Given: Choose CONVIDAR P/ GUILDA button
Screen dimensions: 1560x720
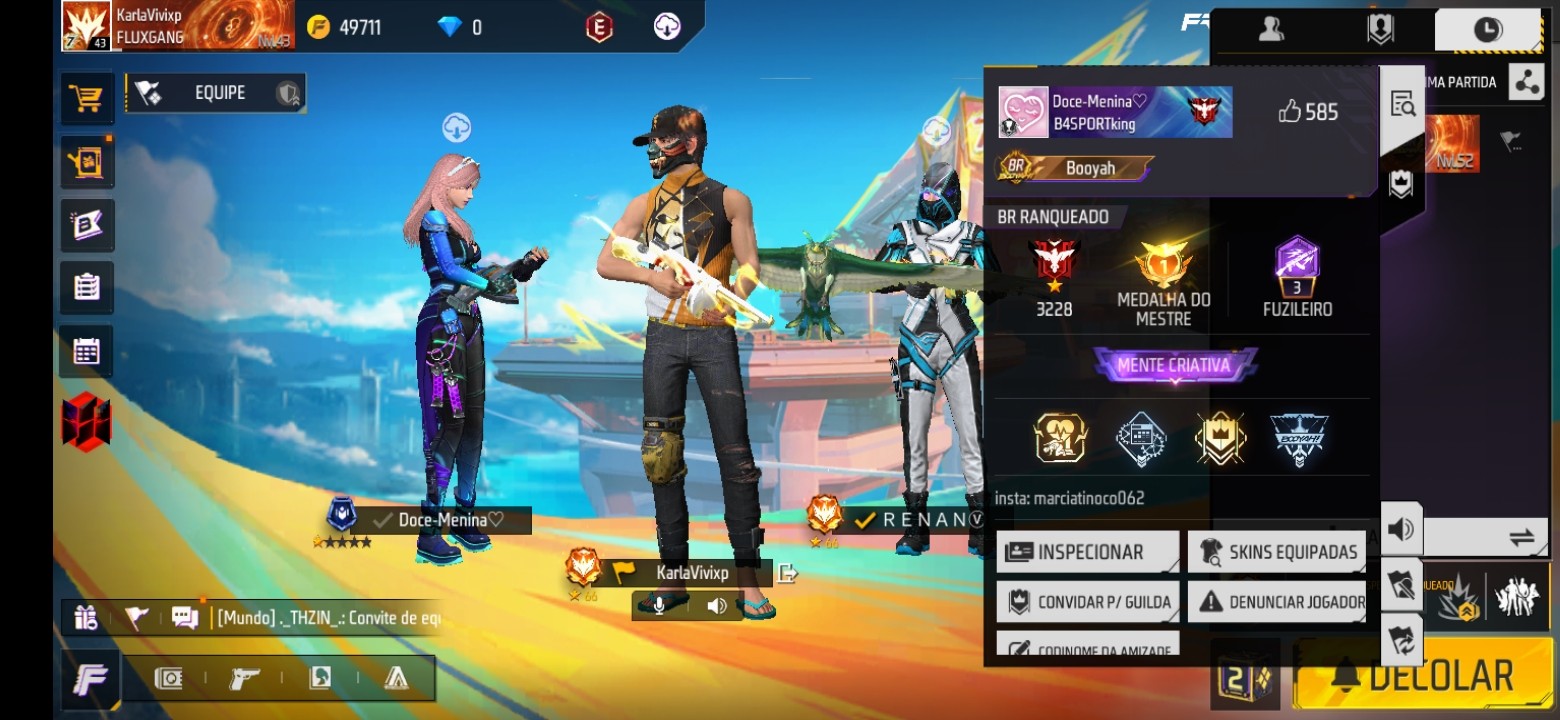Looking at the screenshot, I should tap(1088, 602).
